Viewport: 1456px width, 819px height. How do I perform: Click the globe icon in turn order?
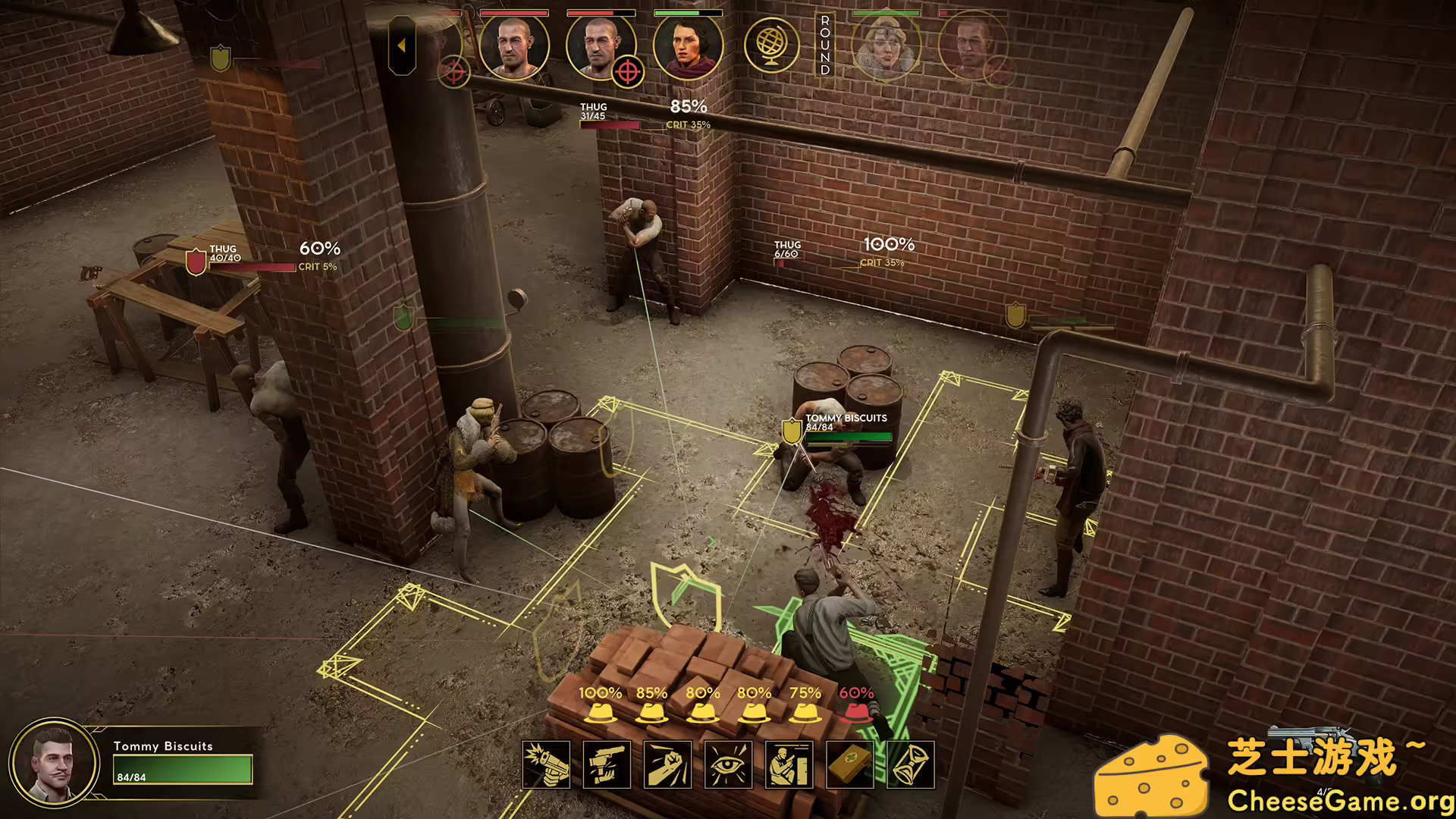point(771,45)
